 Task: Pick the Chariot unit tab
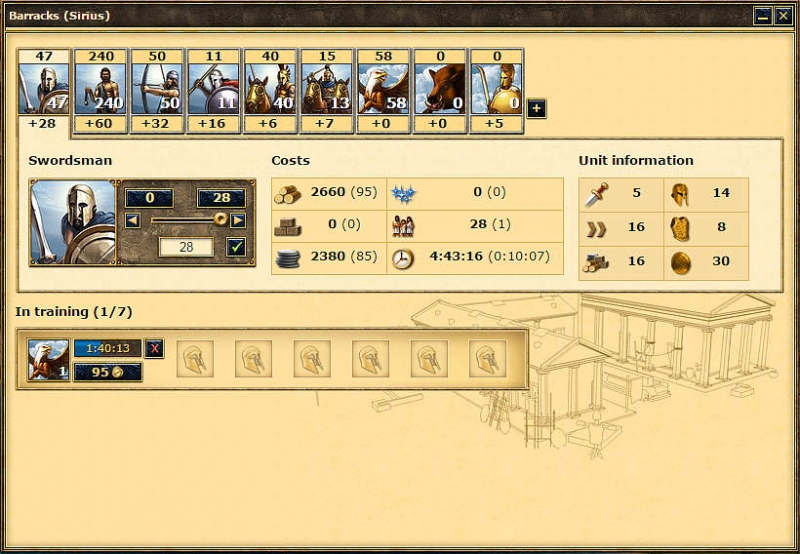coord(327,89)
